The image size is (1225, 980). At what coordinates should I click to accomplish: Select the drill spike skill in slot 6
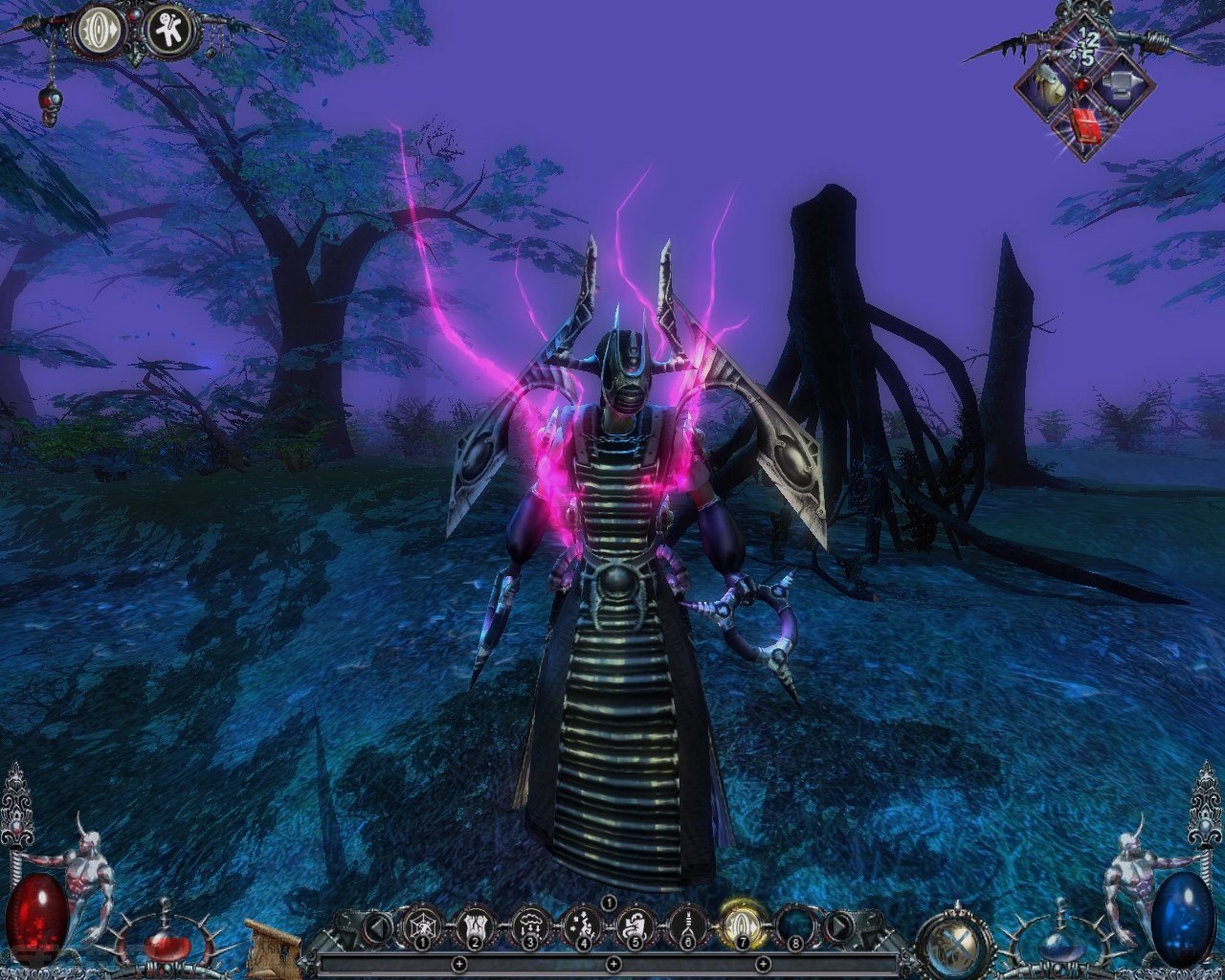coord(687,925)
